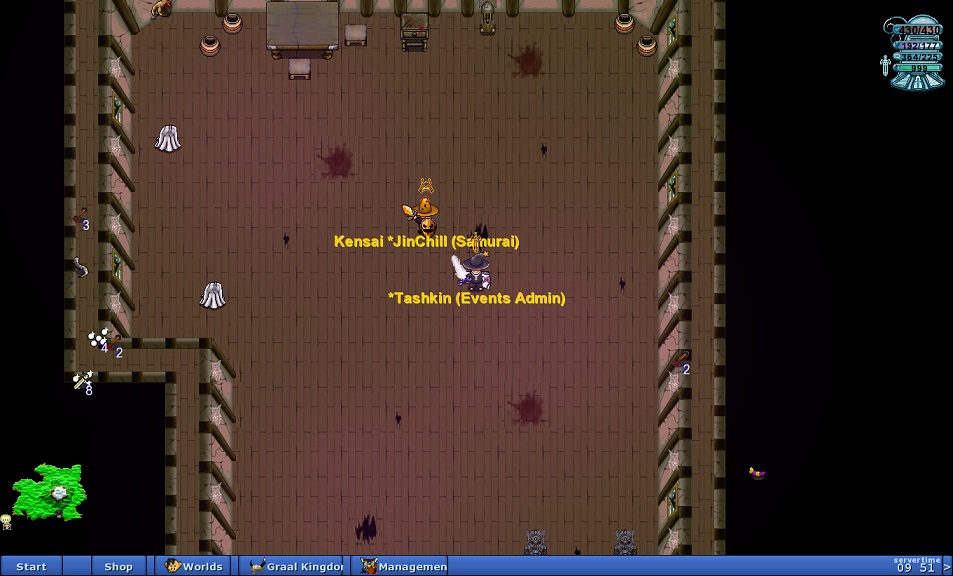
Task: Open the Start menu
Action: point(31,566)
